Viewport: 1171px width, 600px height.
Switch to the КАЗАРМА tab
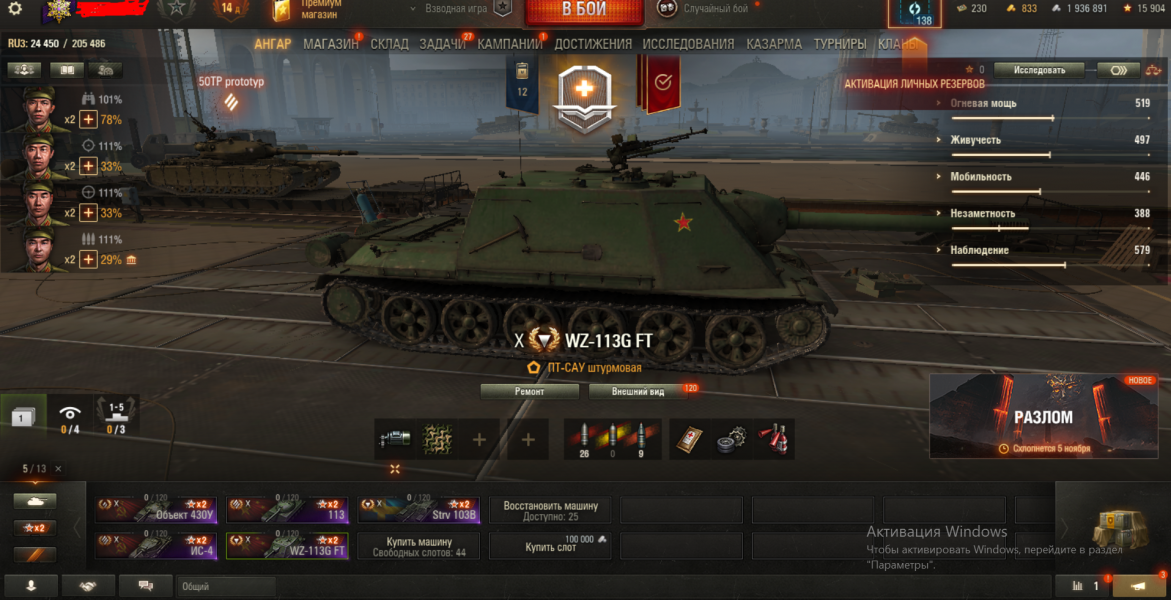[773, 44]
